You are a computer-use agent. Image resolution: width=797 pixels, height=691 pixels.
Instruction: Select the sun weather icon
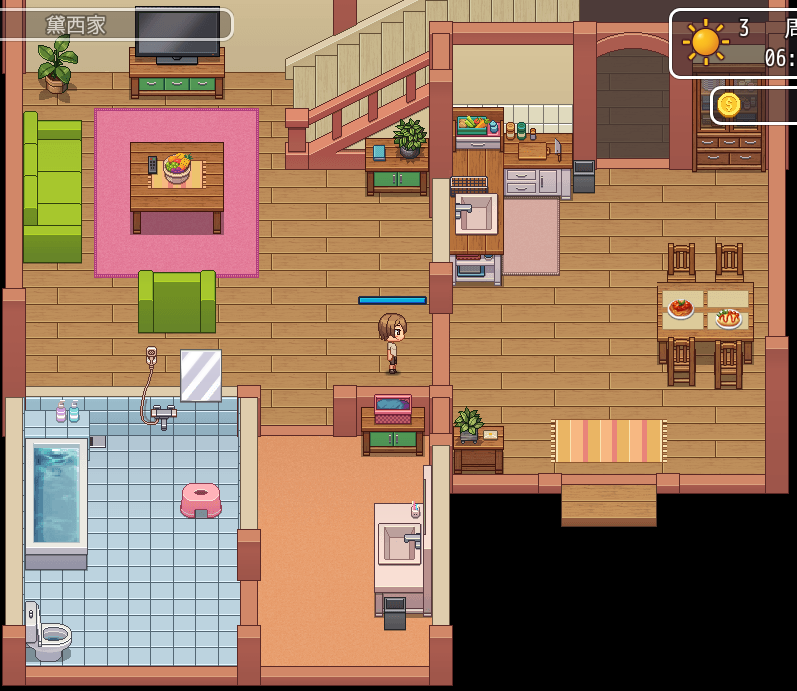(x=706, y=41)
